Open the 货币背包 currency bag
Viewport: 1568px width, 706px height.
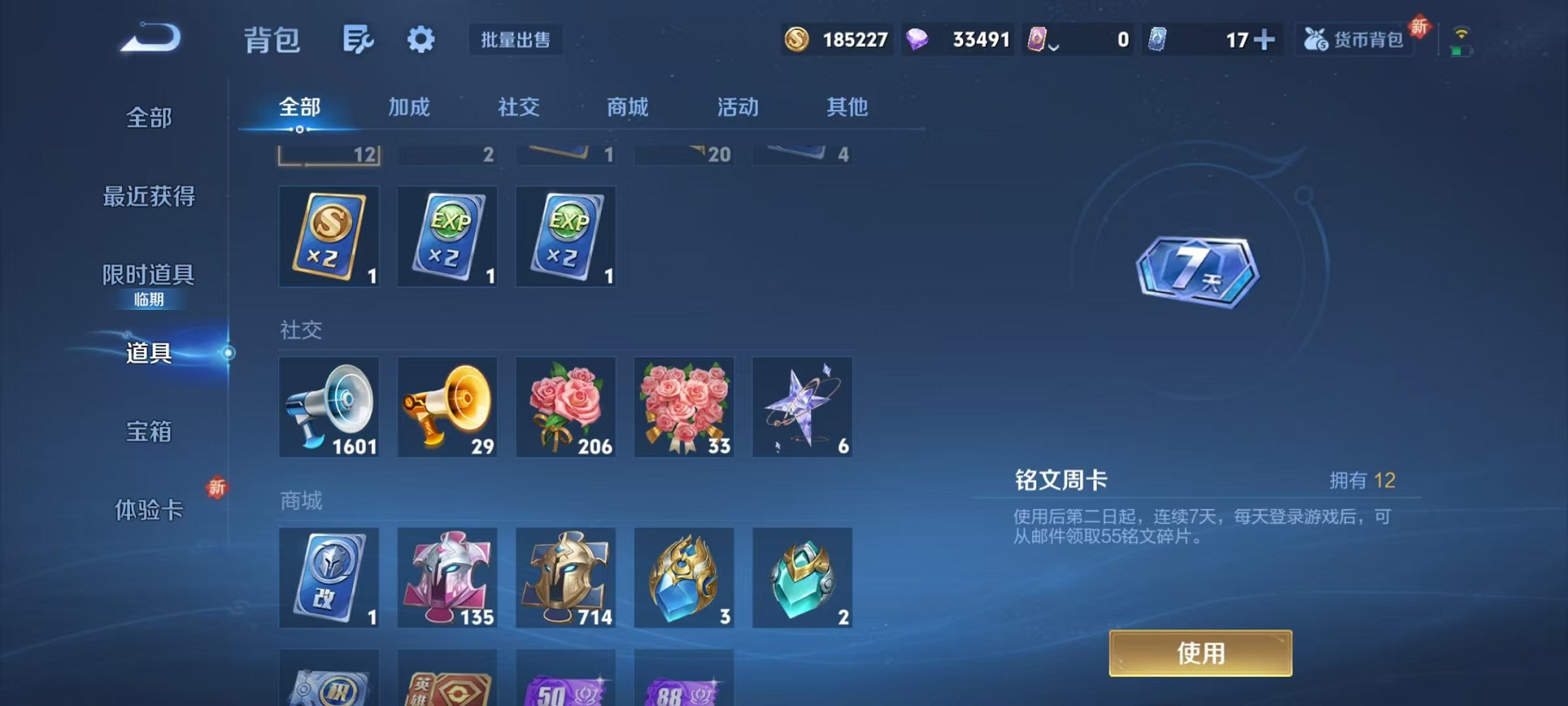click(x=1354, y=39)
